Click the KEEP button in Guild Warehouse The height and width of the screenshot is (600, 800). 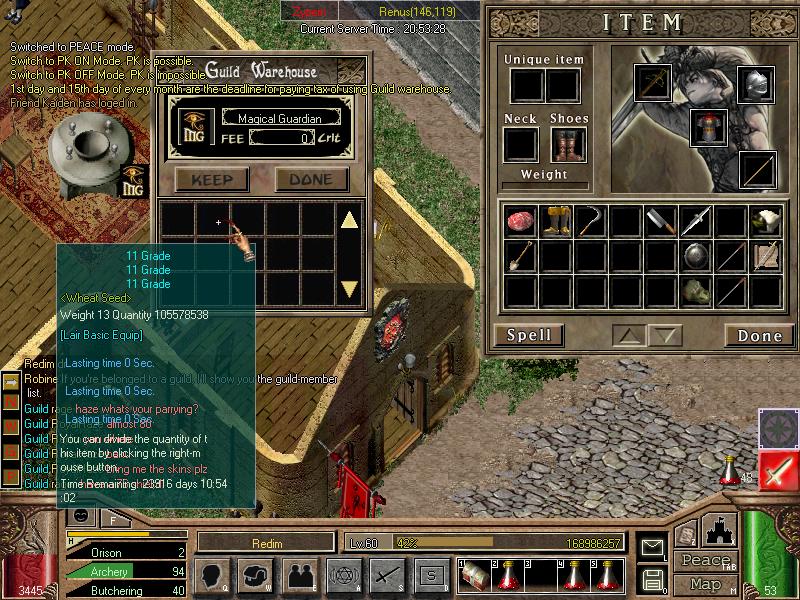click(212, 180)
